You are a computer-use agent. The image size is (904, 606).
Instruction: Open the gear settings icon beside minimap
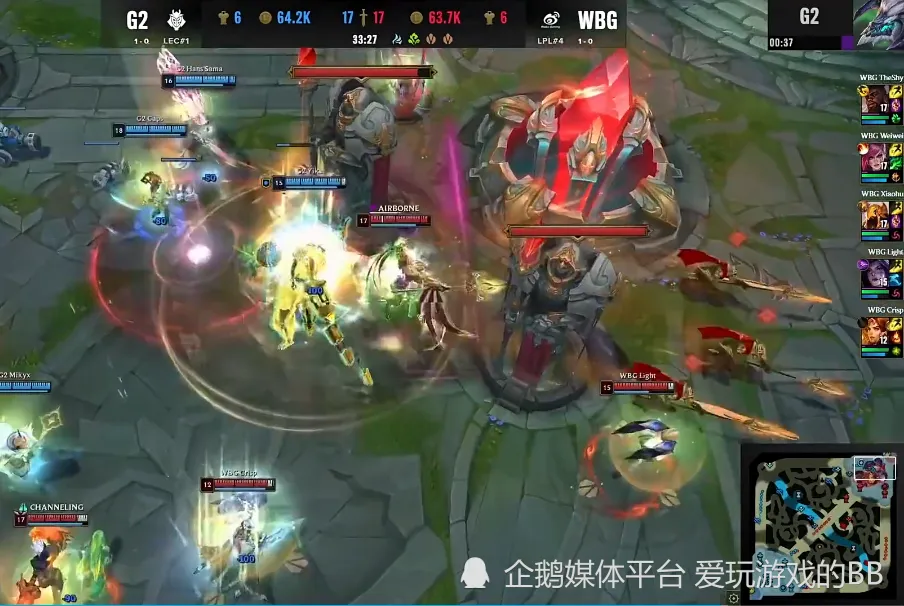click(x=735, y=597)
